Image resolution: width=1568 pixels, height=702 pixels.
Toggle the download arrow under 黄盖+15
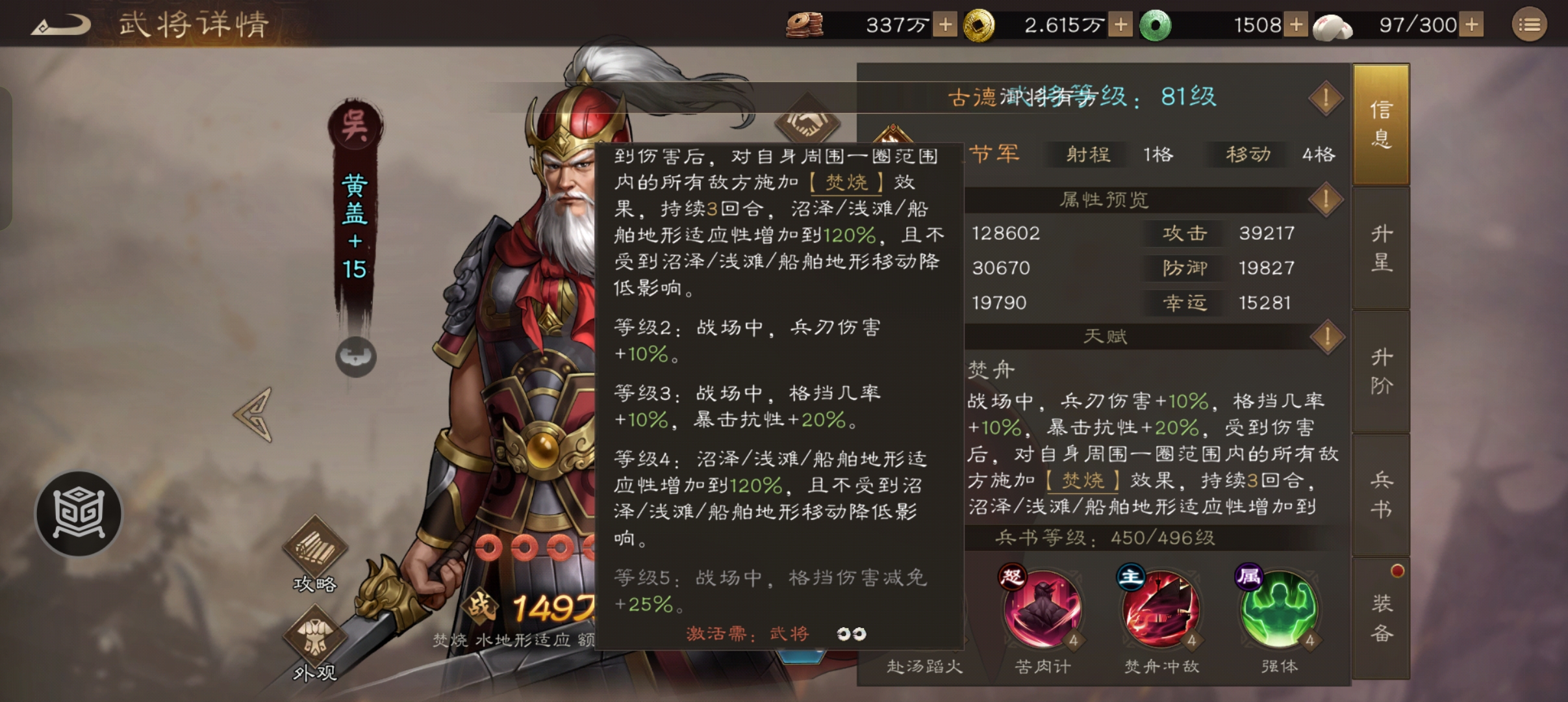tap(355, 358)
